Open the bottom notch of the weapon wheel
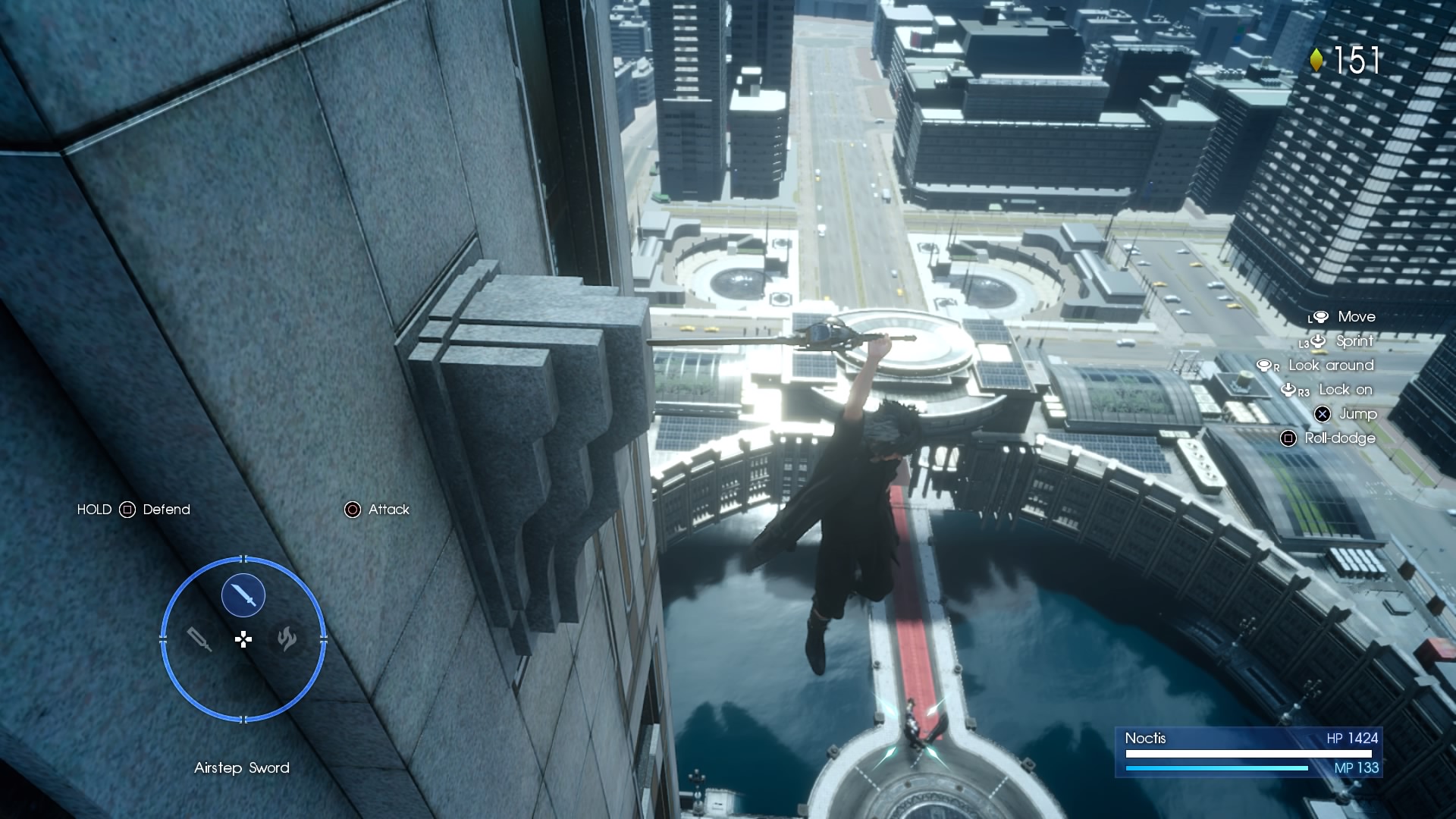Viewport: 1456px width, 819px height. (x=243, y=718)
